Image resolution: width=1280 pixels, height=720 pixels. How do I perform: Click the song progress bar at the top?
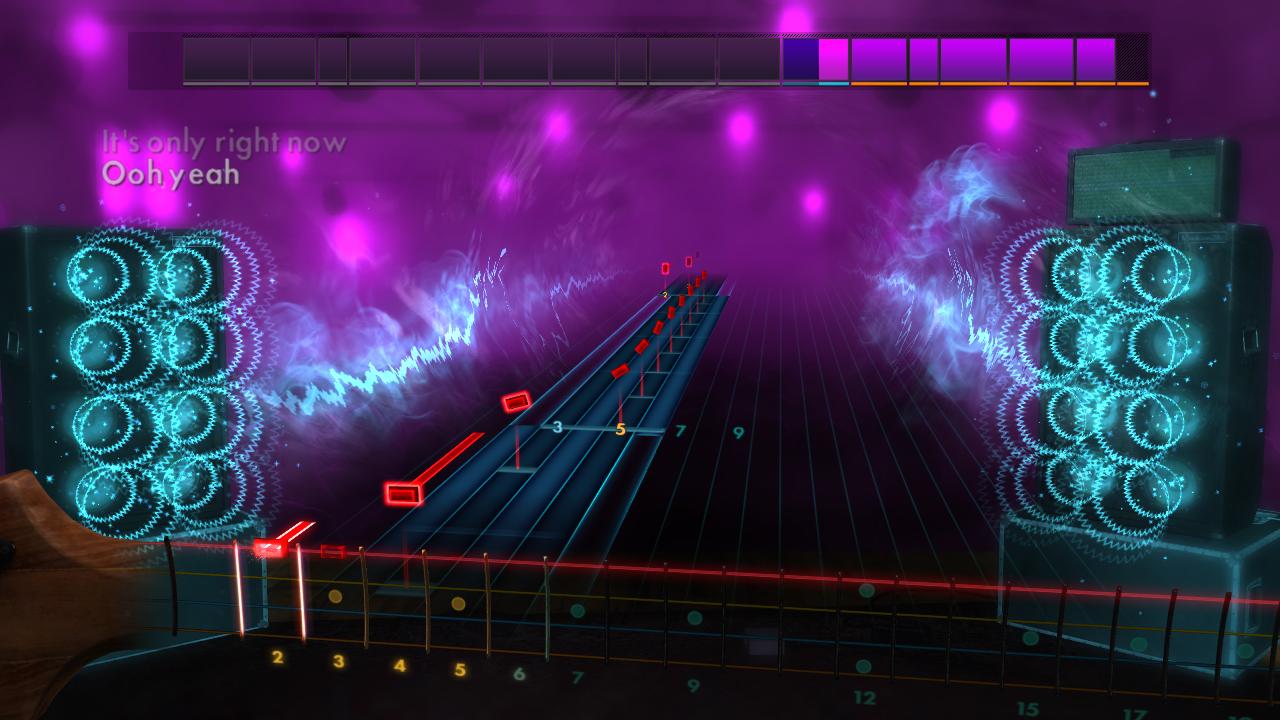click(x=640, y=60)
